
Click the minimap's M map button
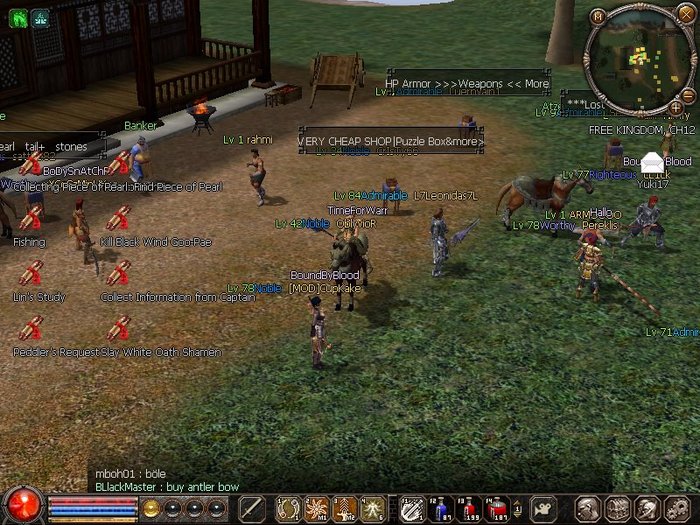click(598, 16)
